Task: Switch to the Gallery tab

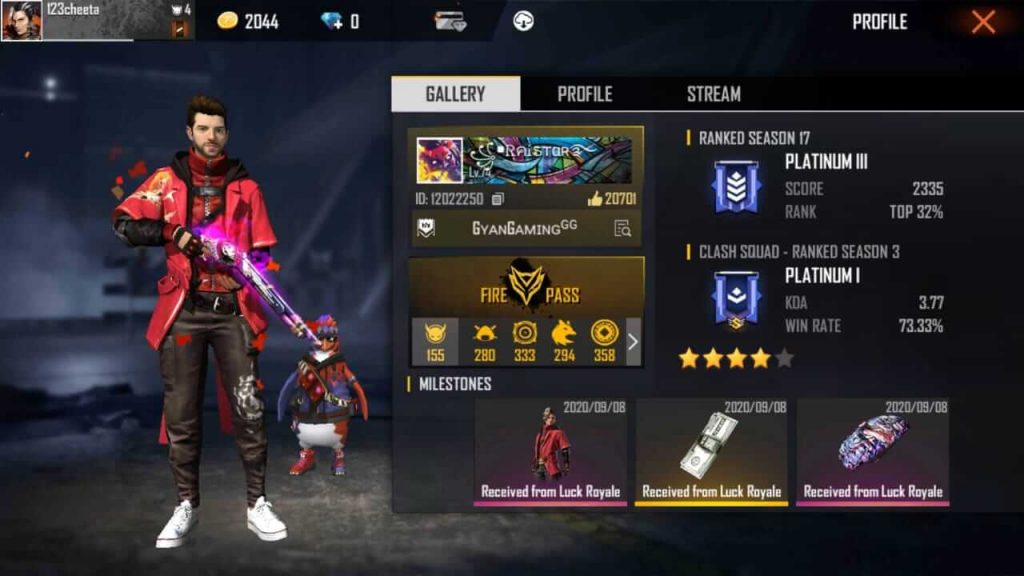Action: [455, 94]
